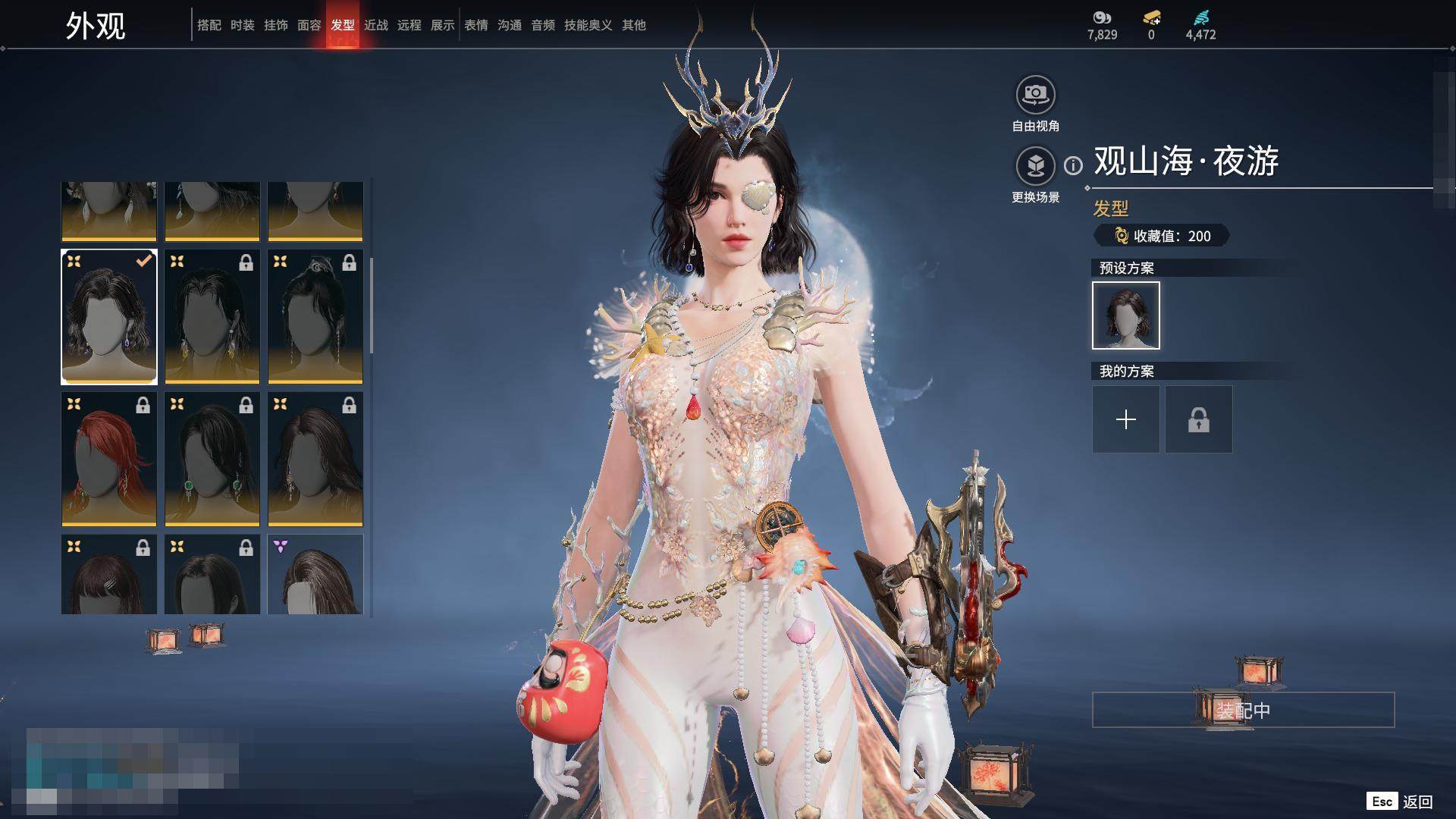
Task: Open the 技能奥义 tab
Action: pyautogui.click(x=588, y=25)
